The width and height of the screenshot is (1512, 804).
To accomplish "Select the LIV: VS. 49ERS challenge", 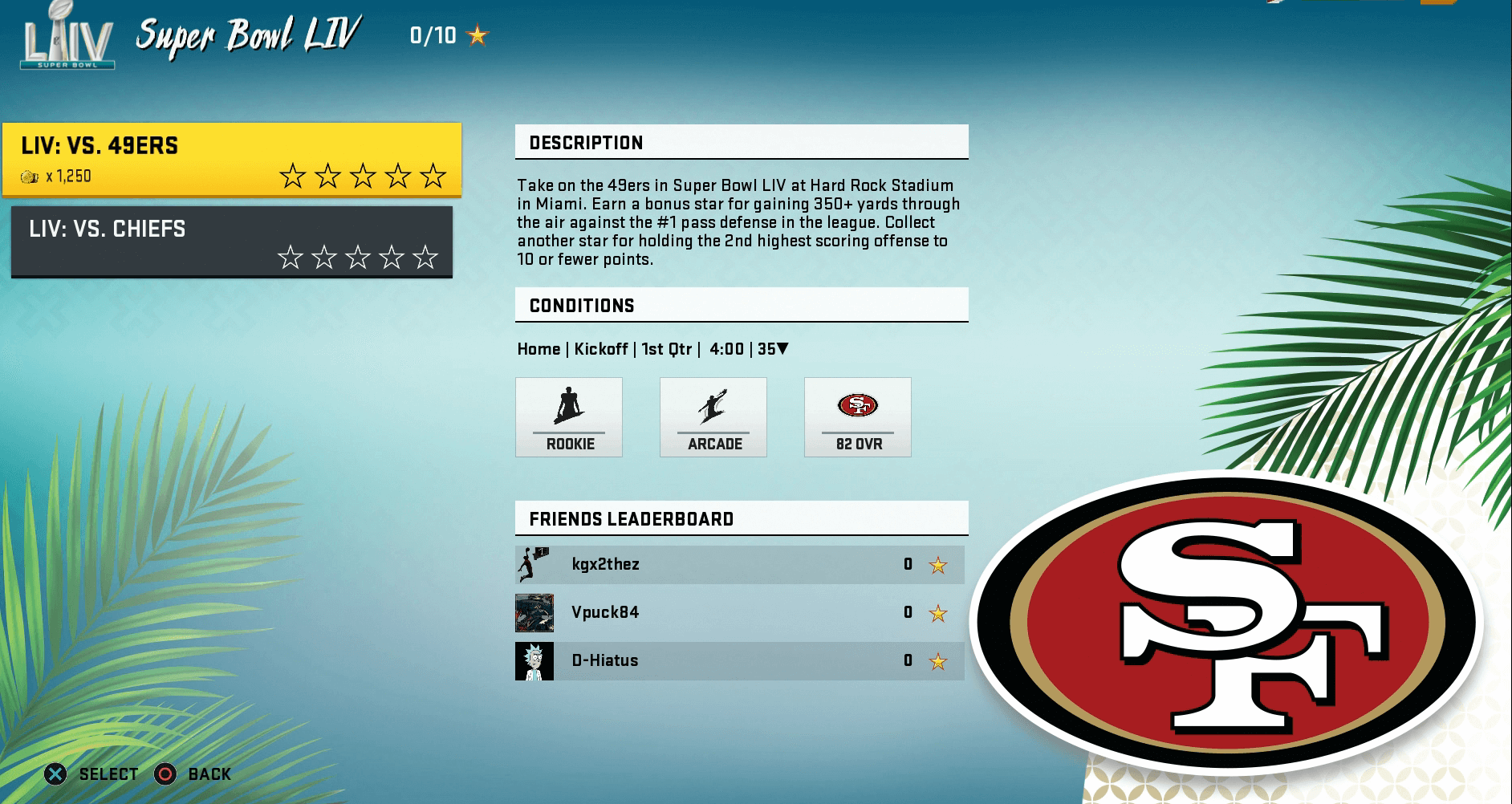I will point(231,160).
